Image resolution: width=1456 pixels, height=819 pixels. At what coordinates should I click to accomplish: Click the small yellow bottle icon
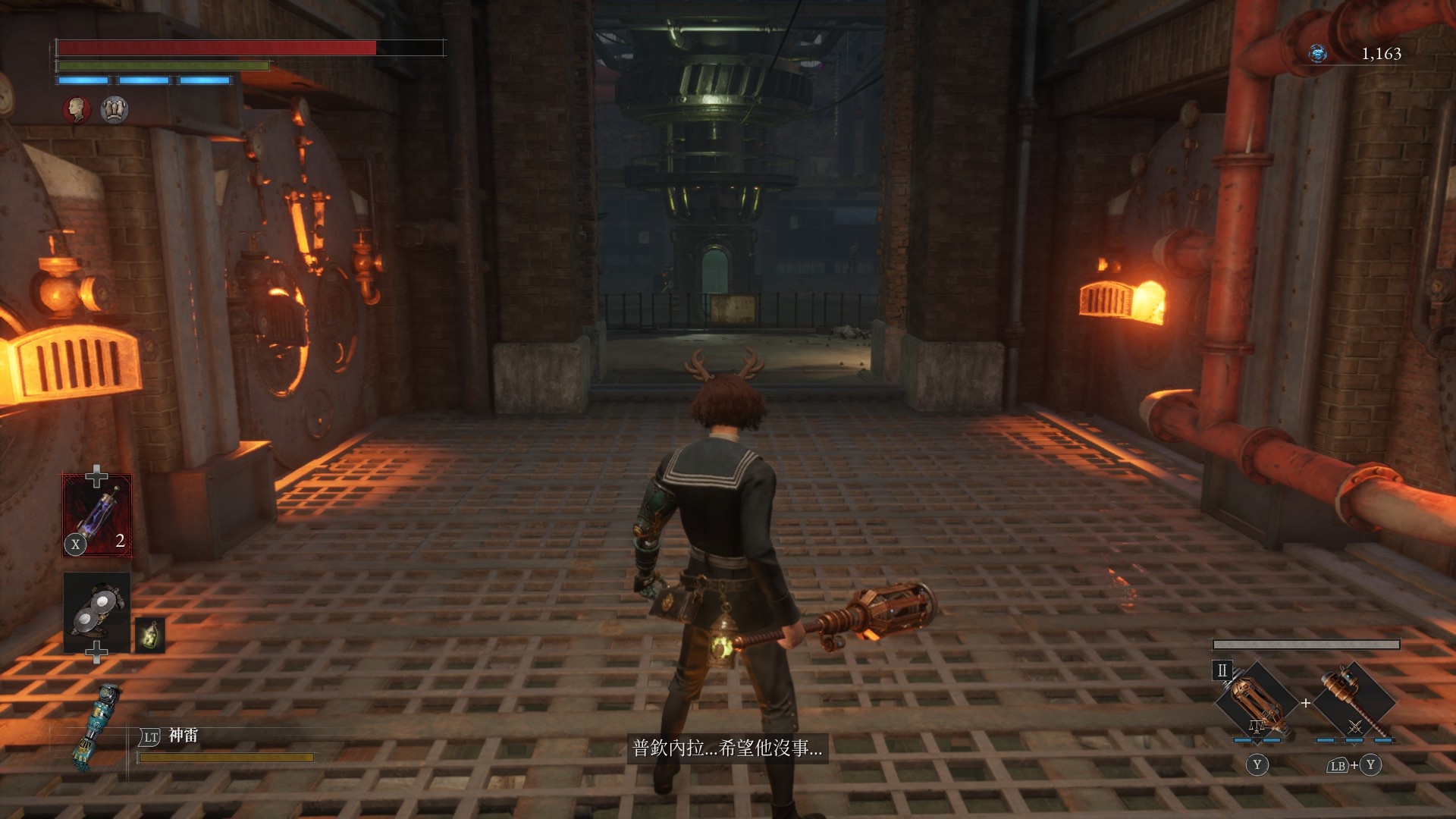click(150, 635)
